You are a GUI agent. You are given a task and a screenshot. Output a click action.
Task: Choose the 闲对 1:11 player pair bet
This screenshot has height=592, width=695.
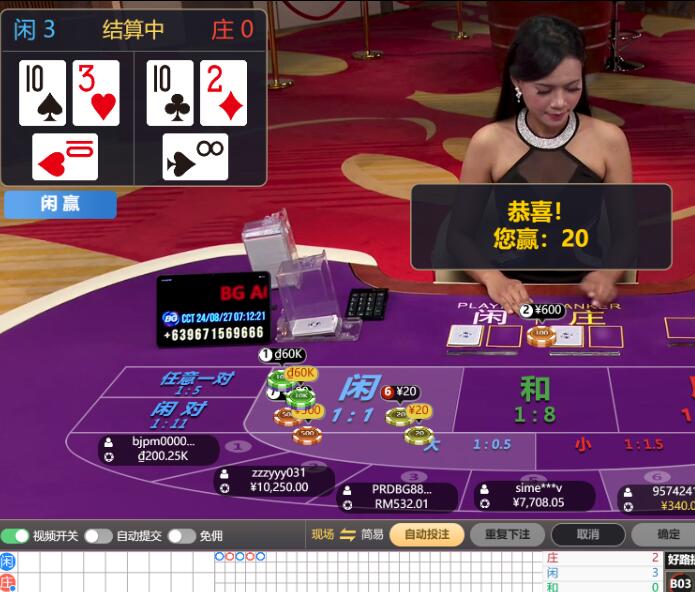(x=180, y=414)
